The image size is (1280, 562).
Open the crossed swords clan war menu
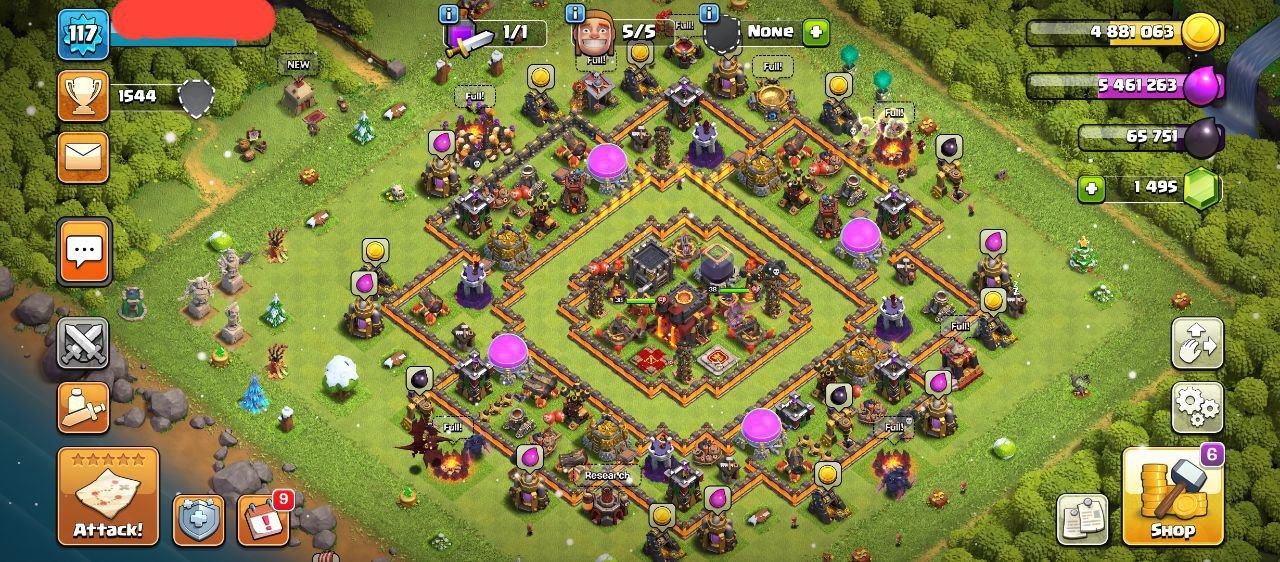tap(83, 343)
